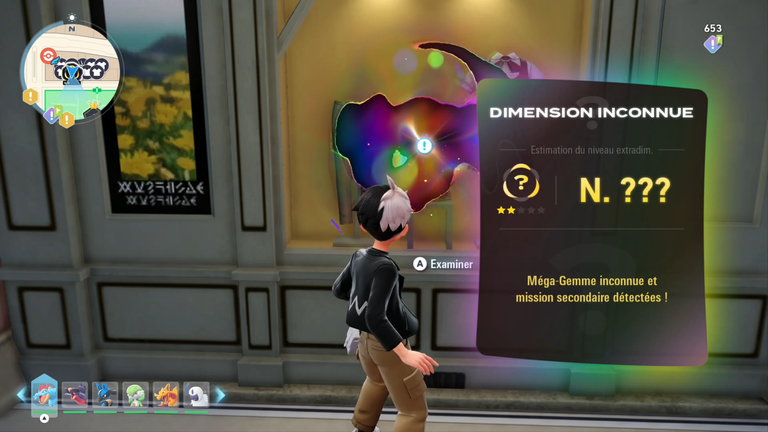Click the party bar left arrow

tap(19, 395)
